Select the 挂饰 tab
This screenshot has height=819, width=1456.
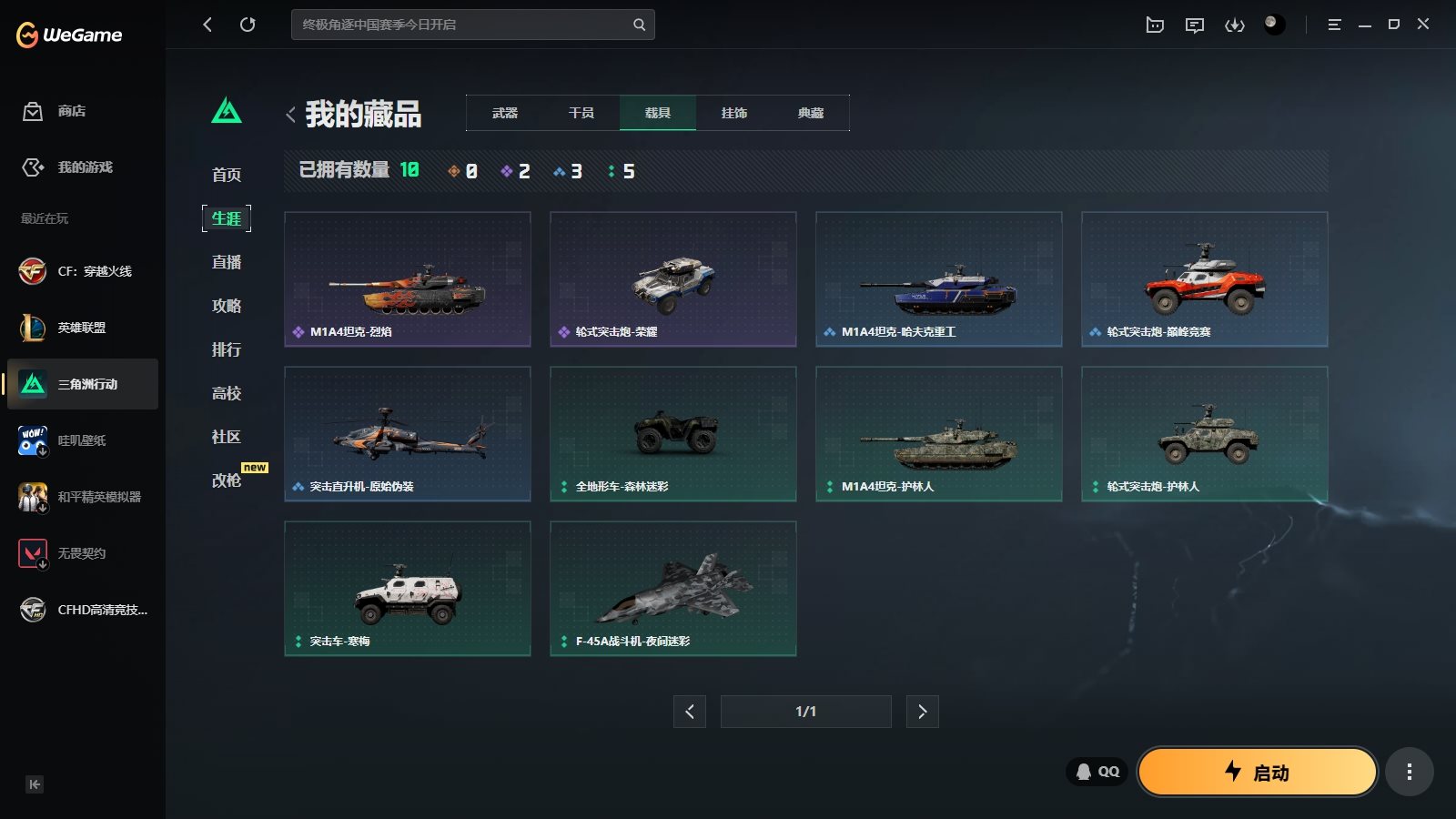[733, 113]
